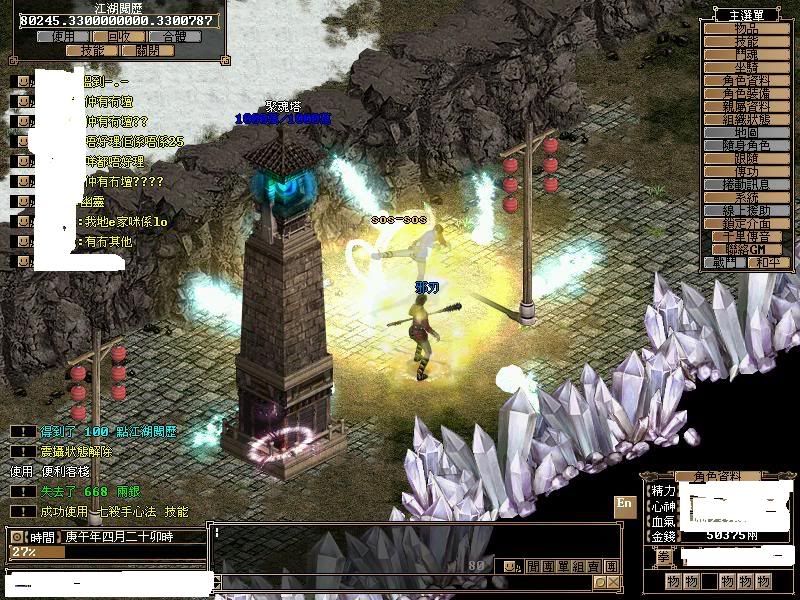800x600 pixels.
Task: Close the 江湖閱歷 panel with 關閉
Action: point(147,50)
